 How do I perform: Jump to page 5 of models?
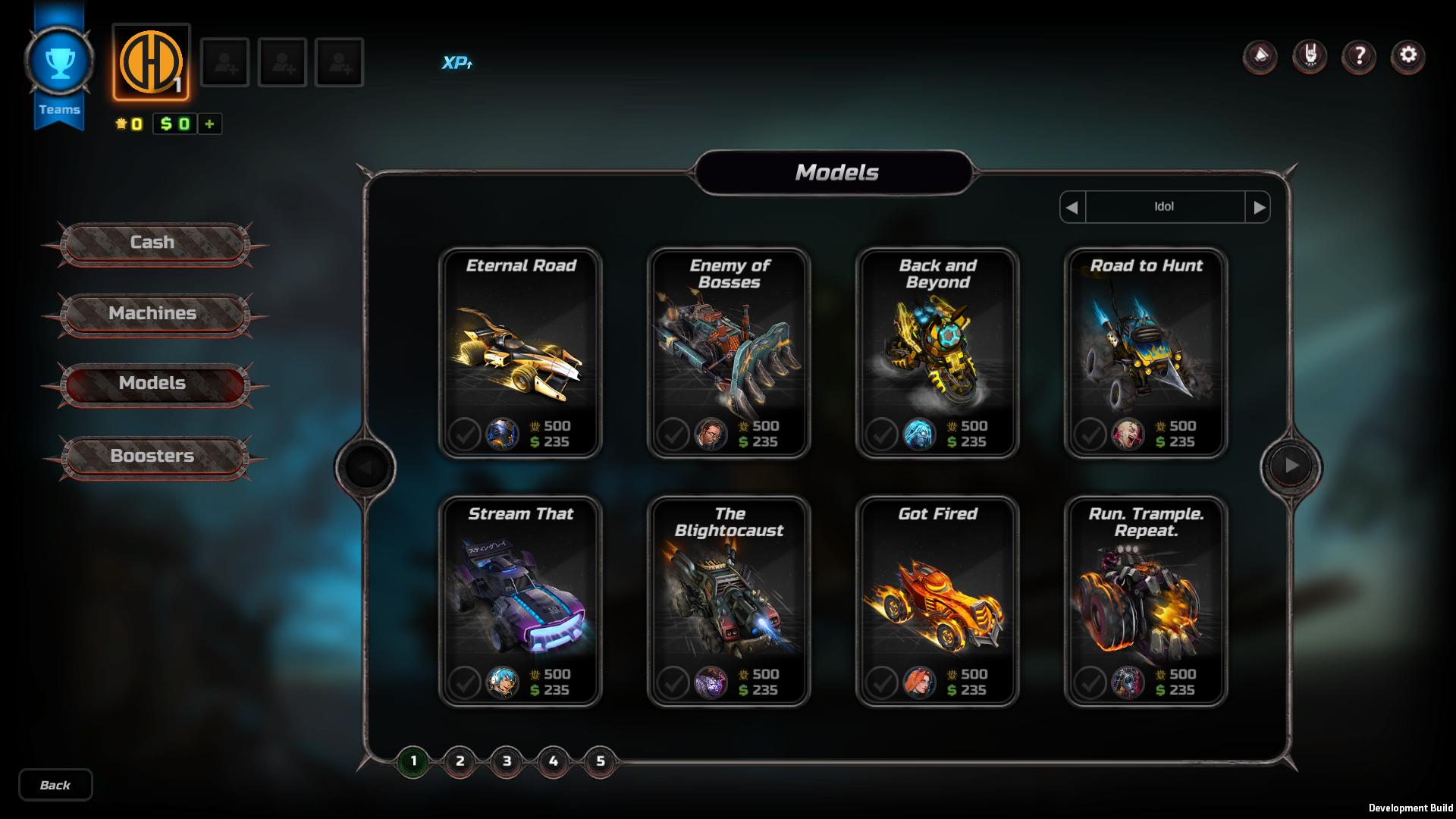coord(600,761)
